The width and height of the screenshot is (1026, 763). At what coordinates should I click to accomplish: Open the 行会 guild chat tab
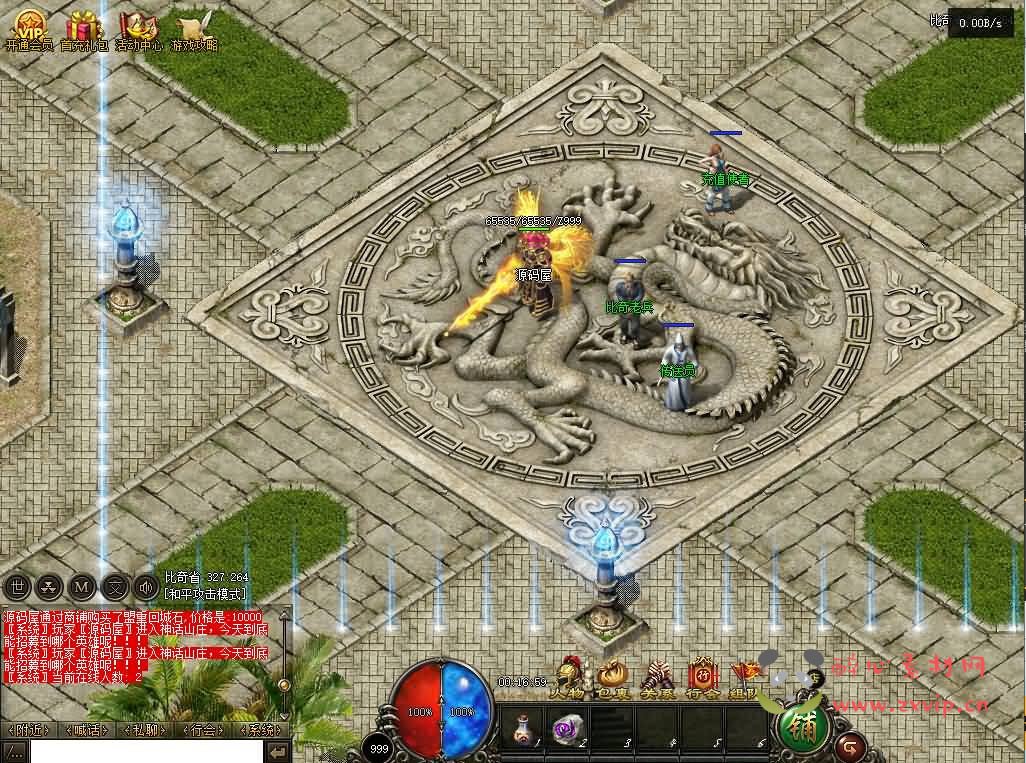pos(204,730)
